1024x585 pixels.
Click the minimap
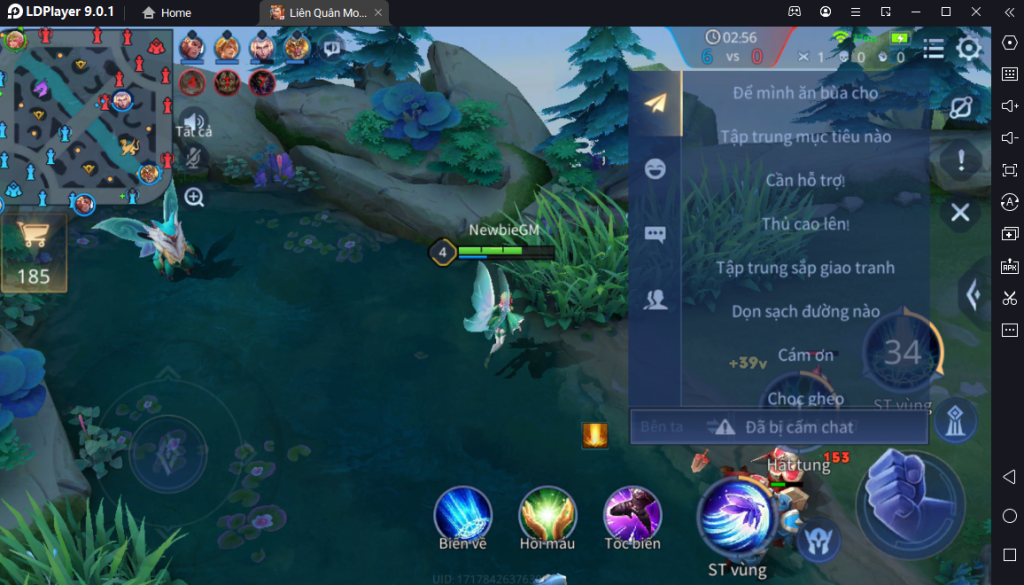click(87, 115)
